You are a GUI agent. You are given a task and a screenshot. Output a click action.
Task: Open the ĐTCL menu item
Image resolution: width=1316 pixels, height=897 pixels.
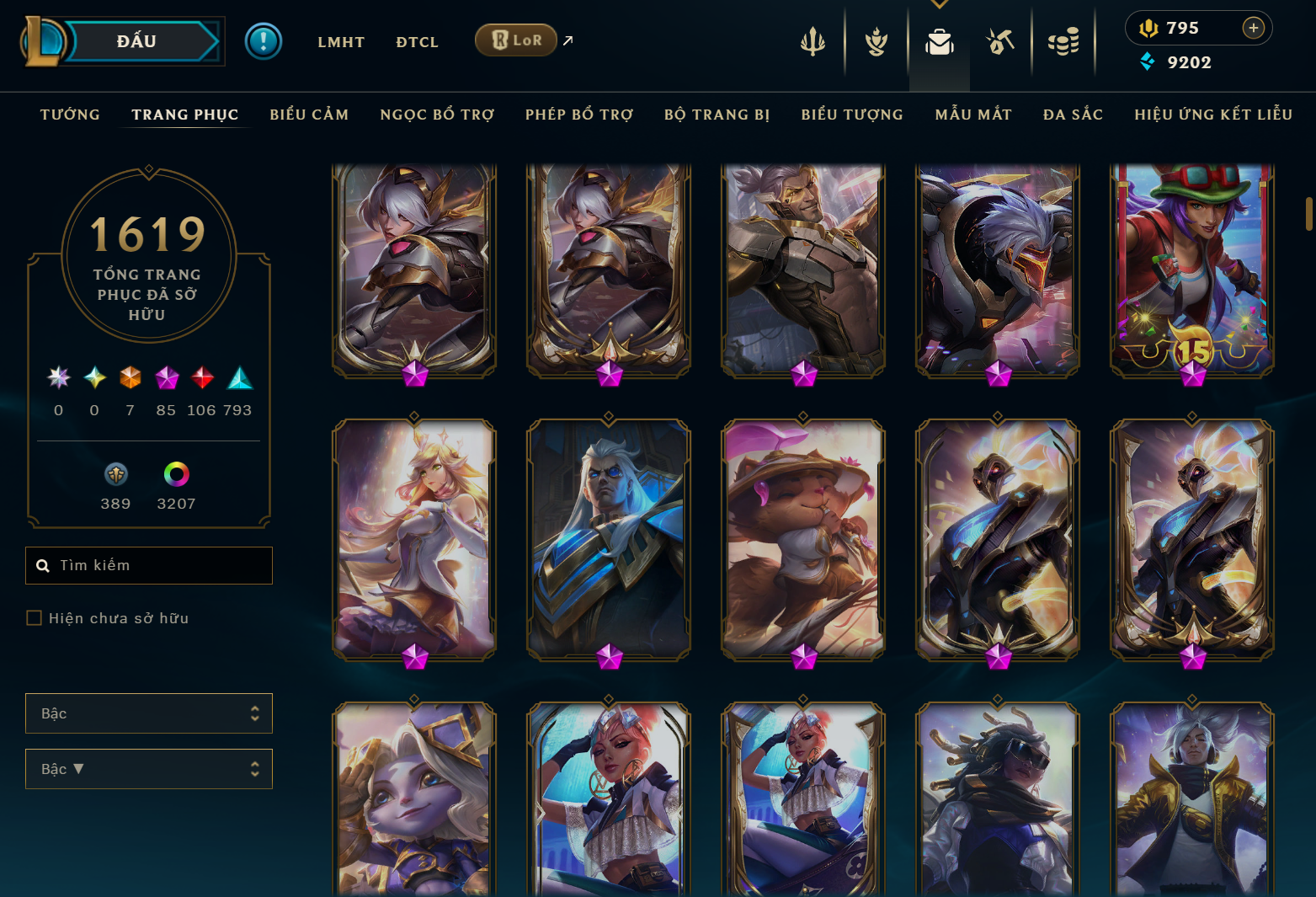417,41
